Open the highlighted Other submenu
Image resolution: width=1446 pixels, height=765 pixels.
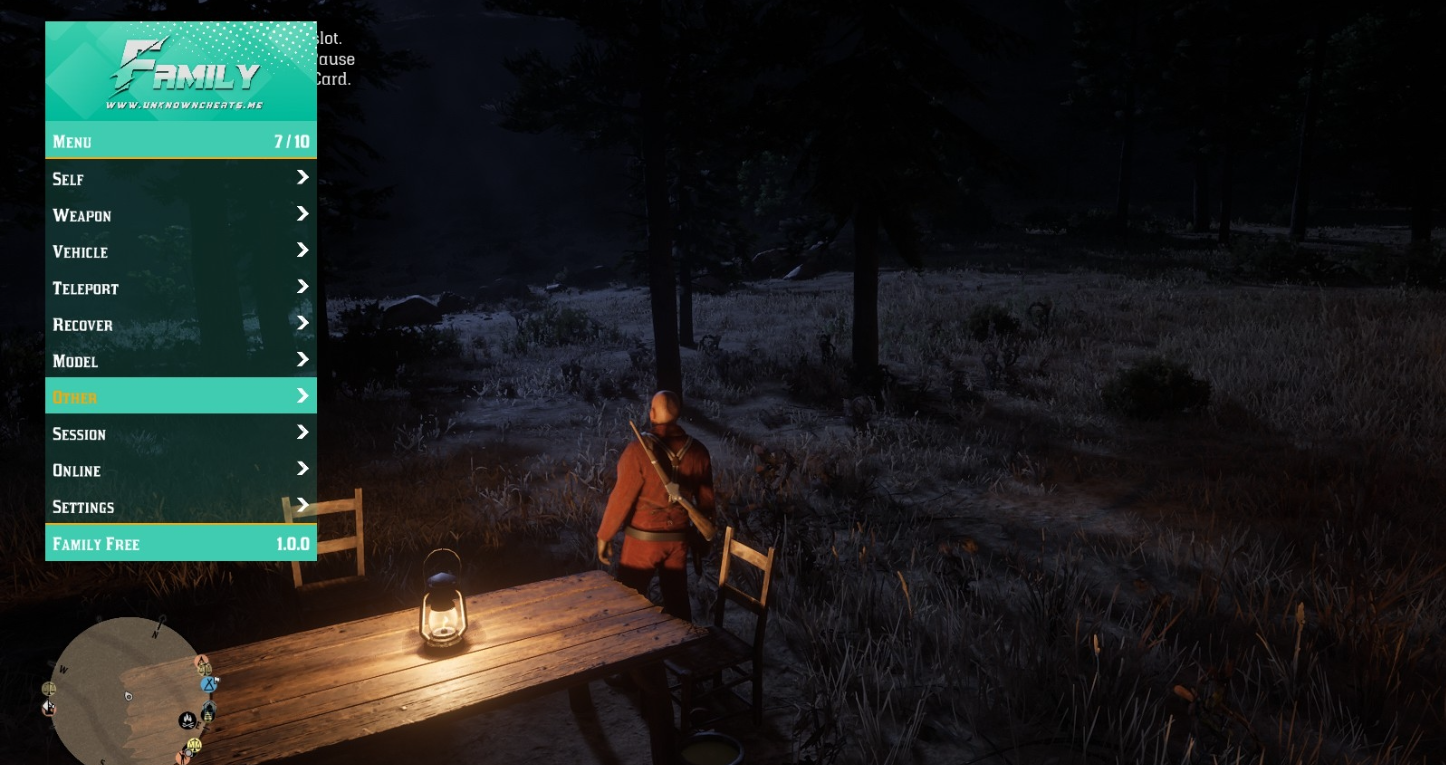(x=180, y=397)
